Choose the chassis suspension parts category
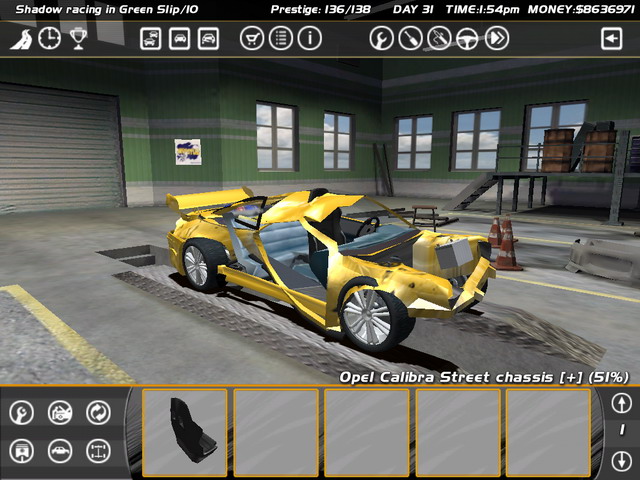Screen dimensions: 640x480 click(x=98, y=451)
